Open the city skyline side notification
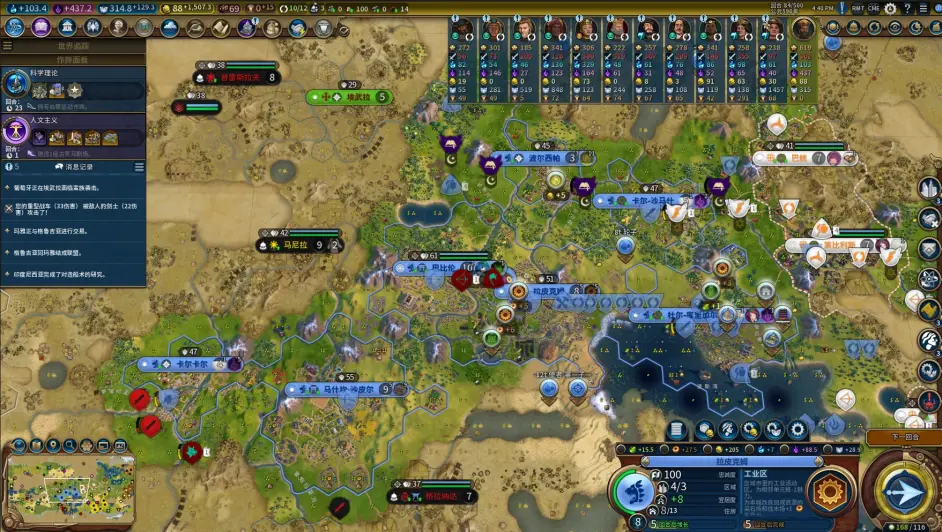Image resolution: width=942 pixels, height=532 pixels. pyautogui.click(x=929, y=189)
